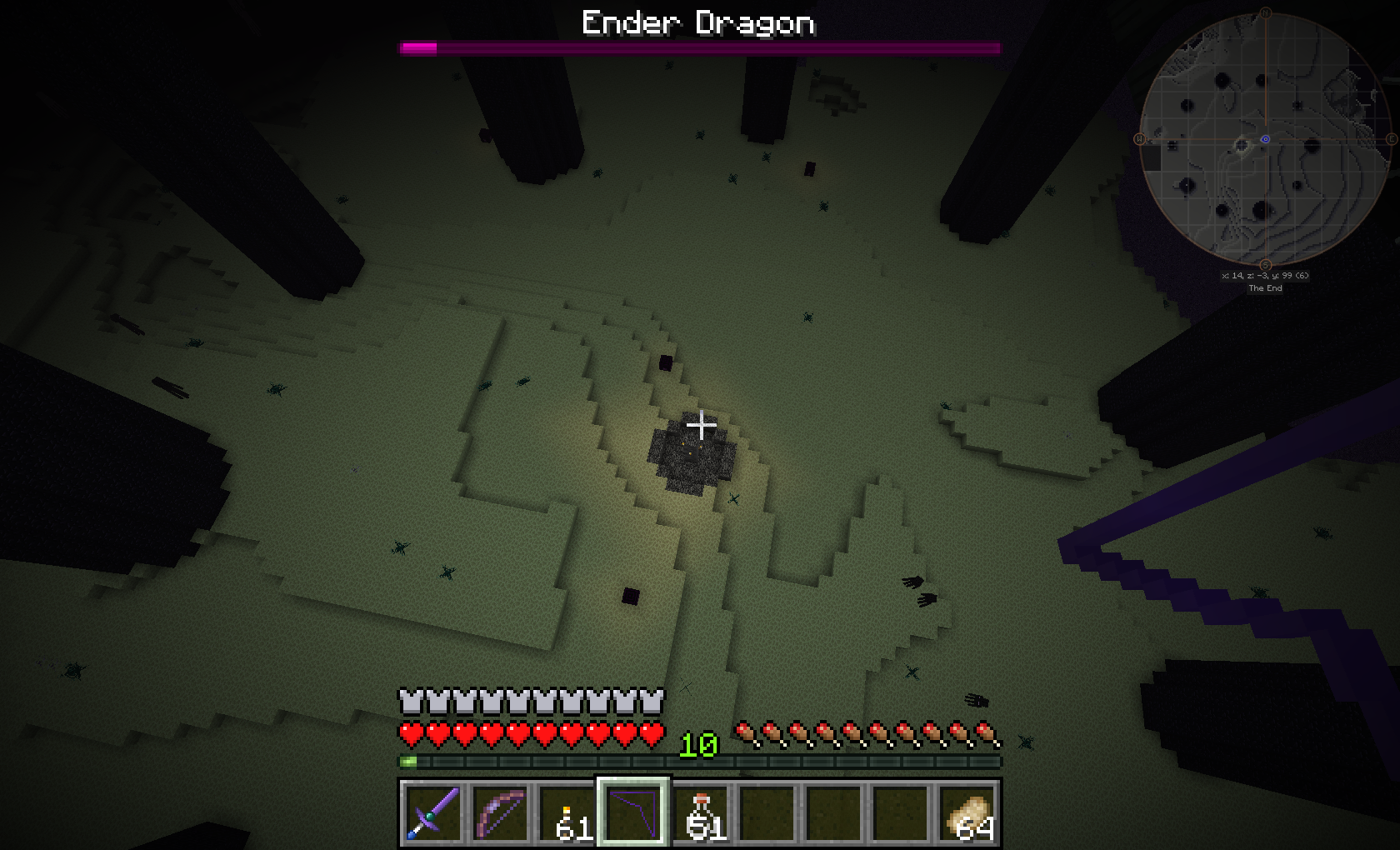Select the glass bottle stack of 51
This screenshot has height=850, width=1400.
[x=699, y=812]
